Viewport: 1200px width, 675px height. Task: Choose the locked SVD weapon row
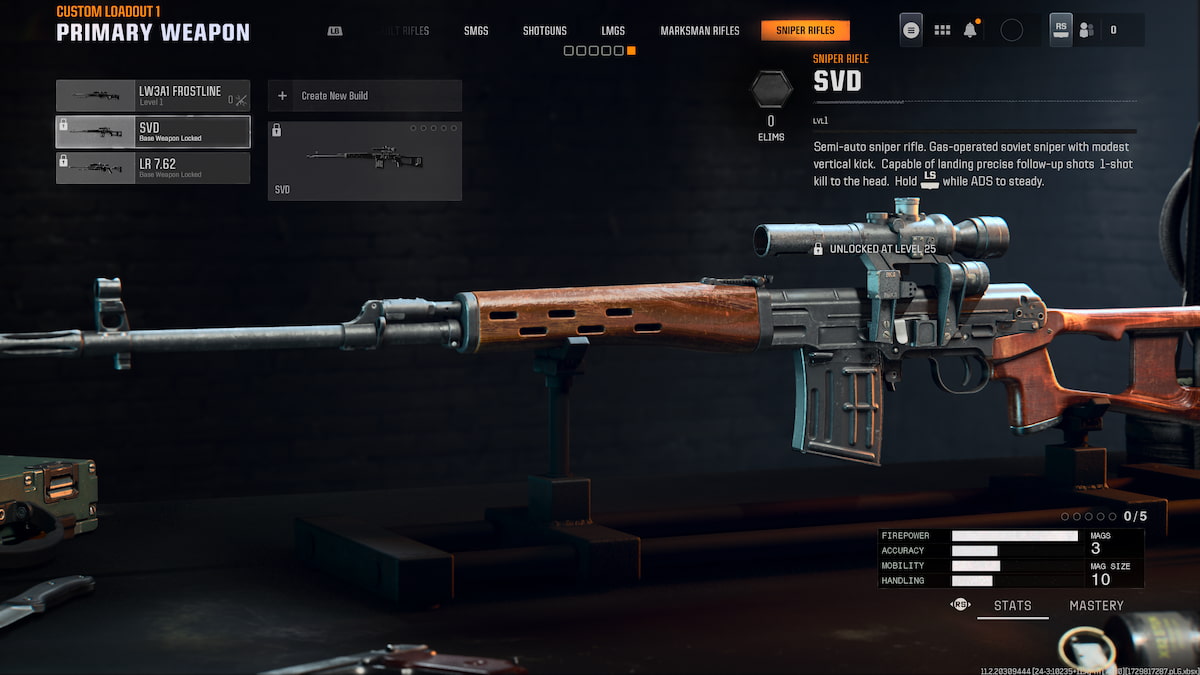[x=153, y=132]
